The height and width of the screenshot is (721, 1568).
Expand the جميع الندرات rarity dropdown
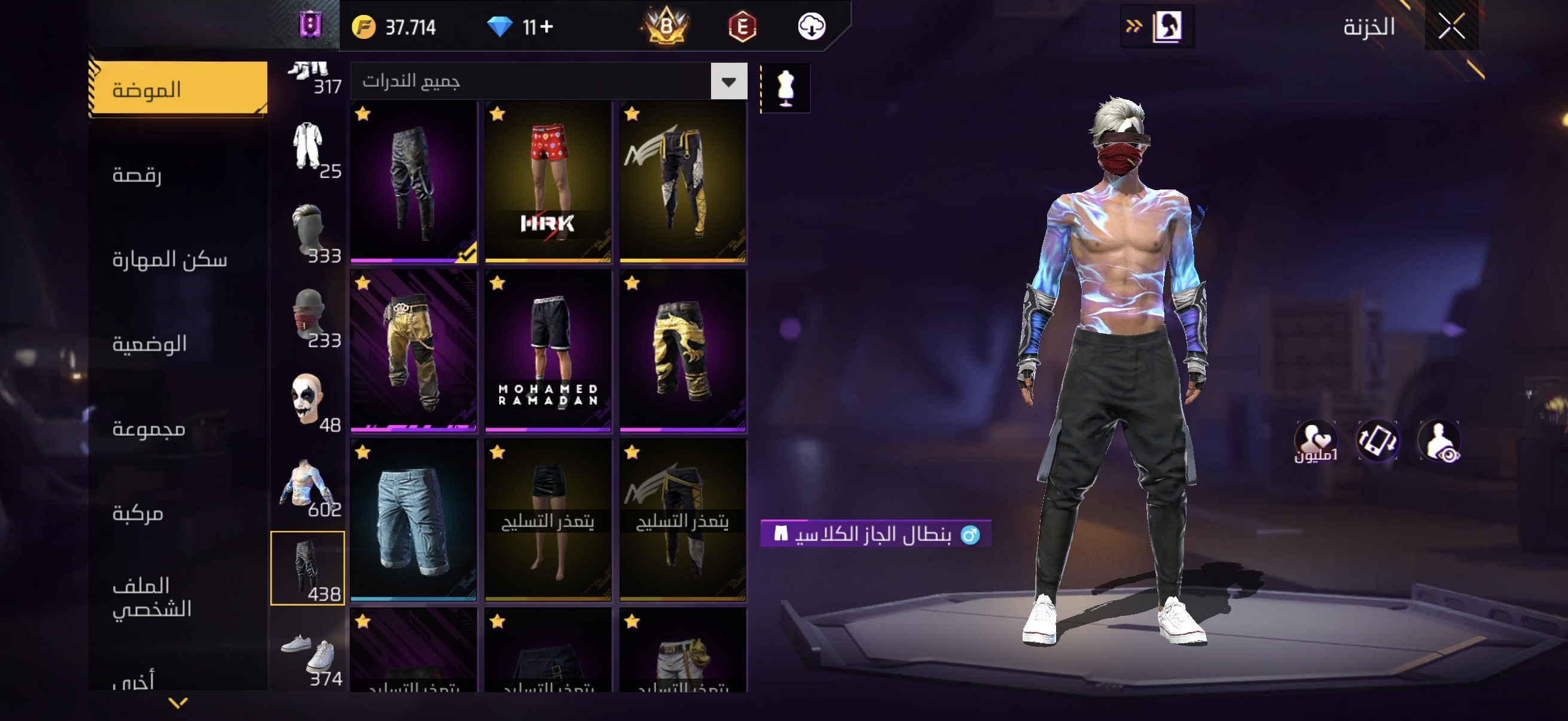[728, 81]
